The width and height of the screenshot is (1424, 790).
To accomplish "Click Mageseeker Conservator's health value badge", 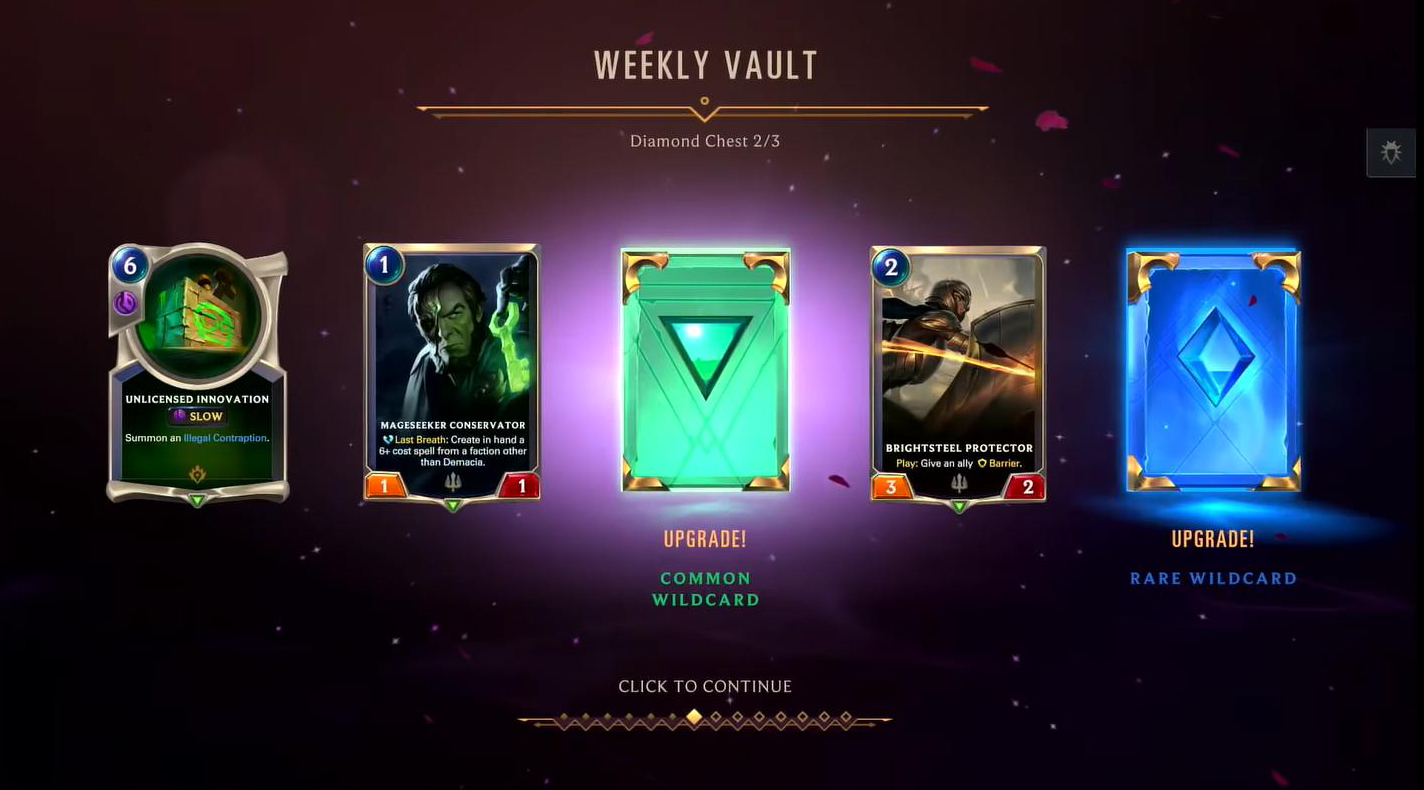I will (x=522, y=487).
